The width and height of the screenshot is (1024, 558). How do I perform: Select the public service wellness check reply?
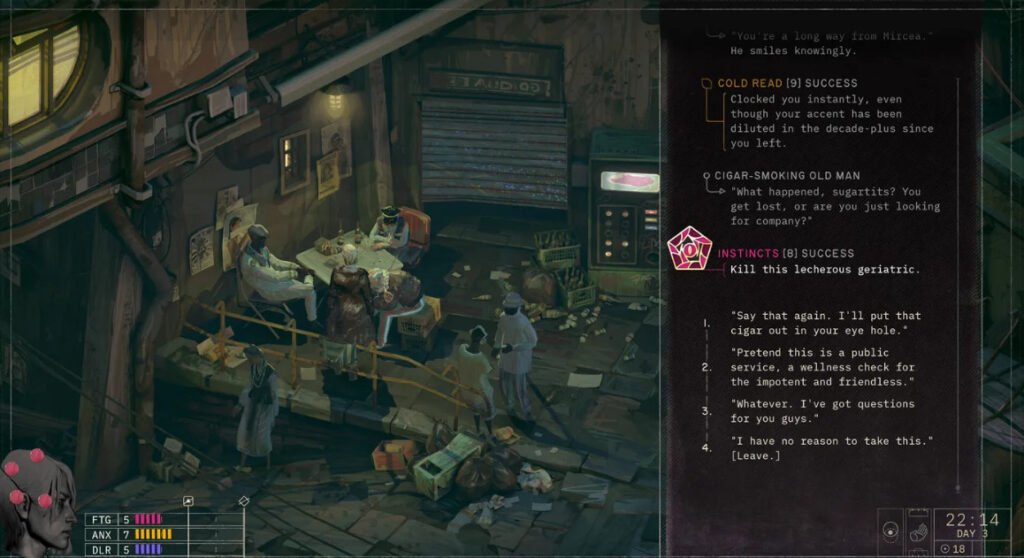click(x=823, y=367)
